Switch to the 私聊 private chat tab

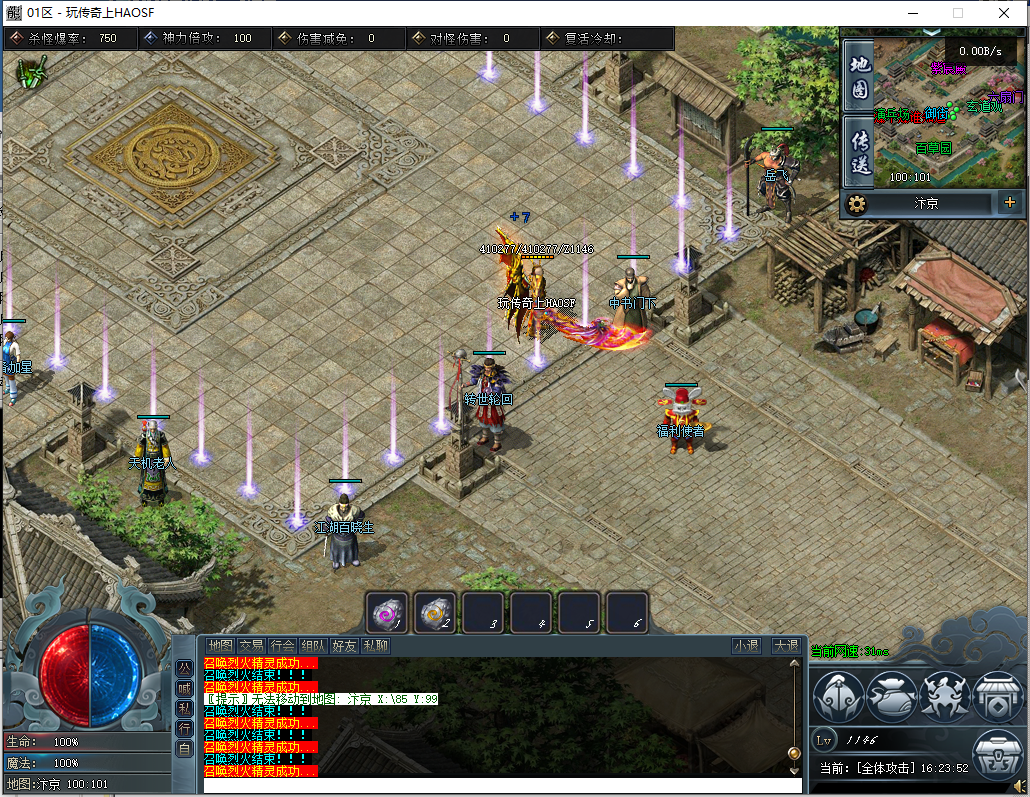[376, 646]
